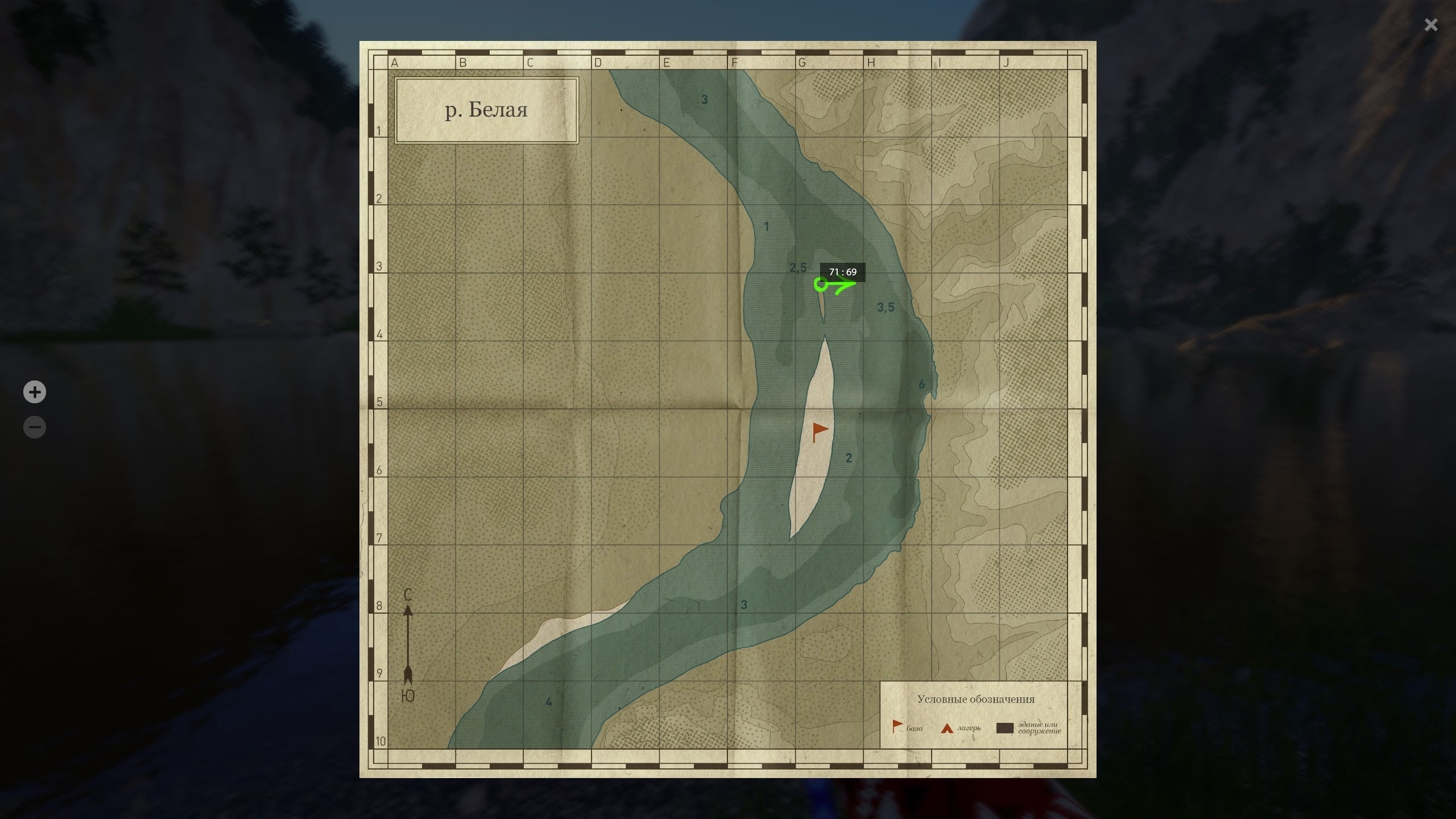Zoom in the map with plus button
The height and width of the screenshot is (819, 1456).
(x=35, y=392)
